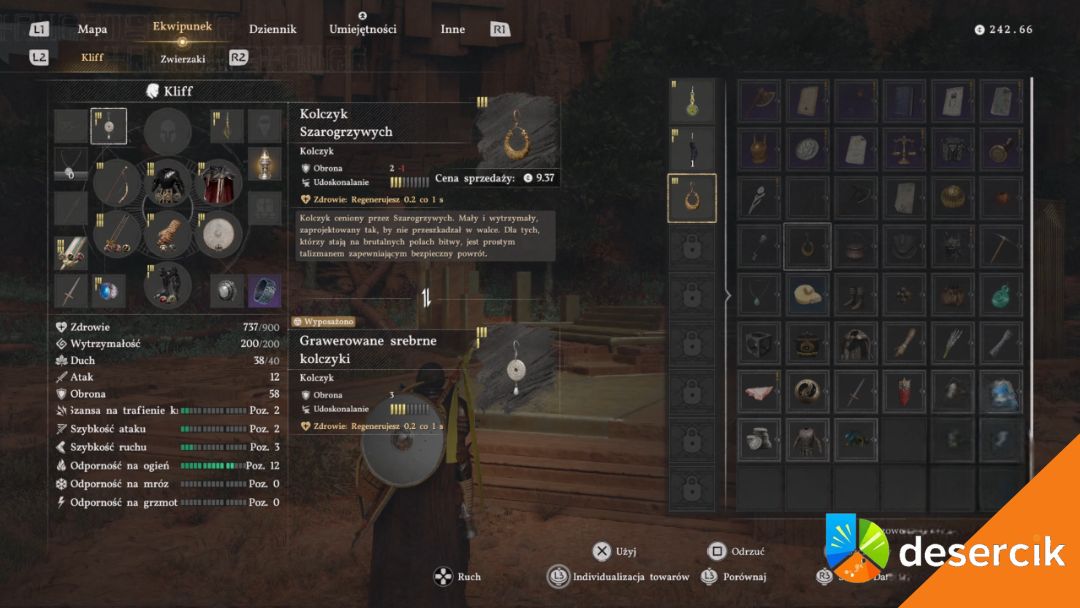Choose the golden scales inventory item
This screenshot has height=608, width=1080.
906,149
